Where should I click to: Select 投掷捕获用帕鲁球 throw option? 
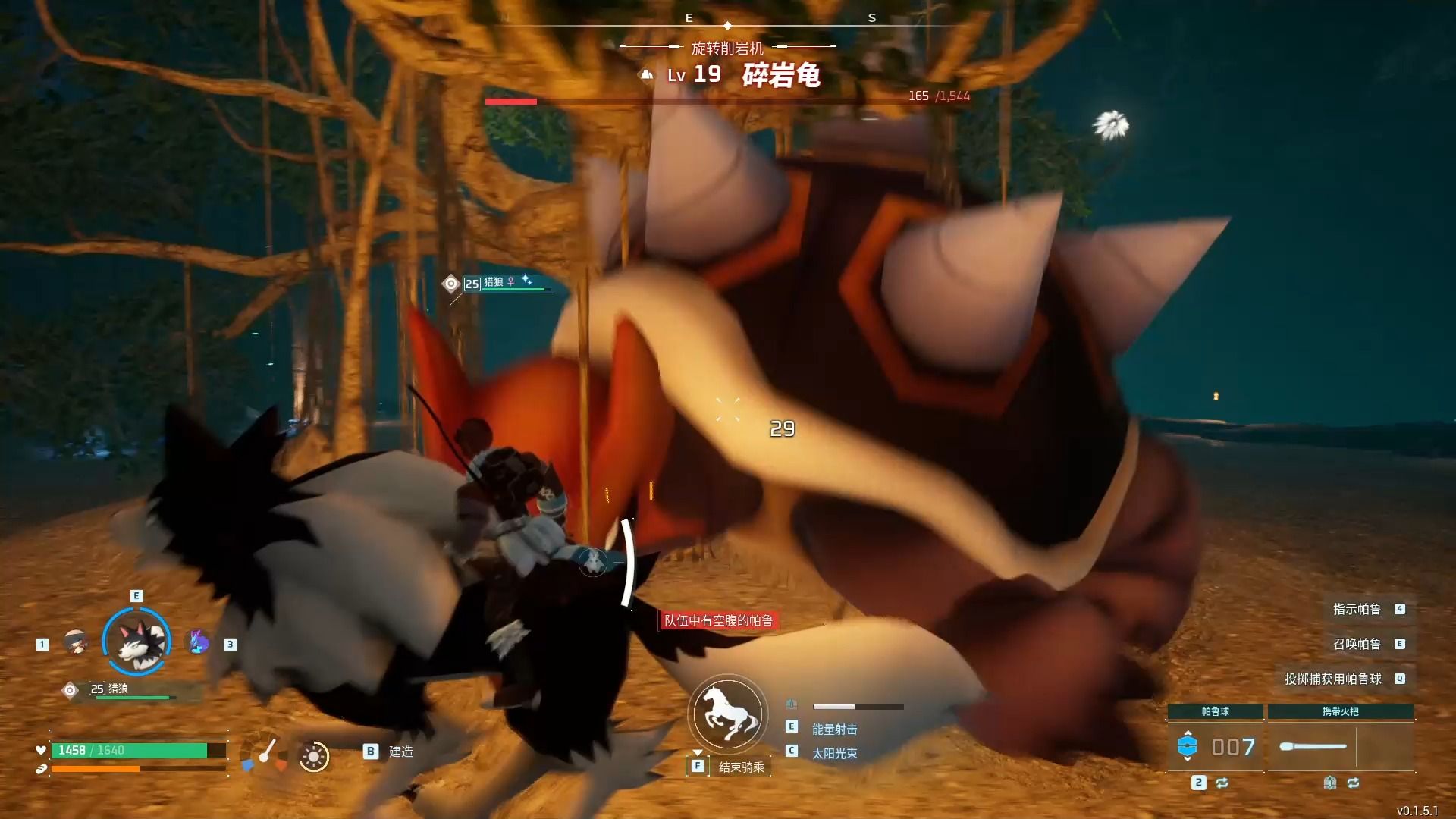(1332, 679)
